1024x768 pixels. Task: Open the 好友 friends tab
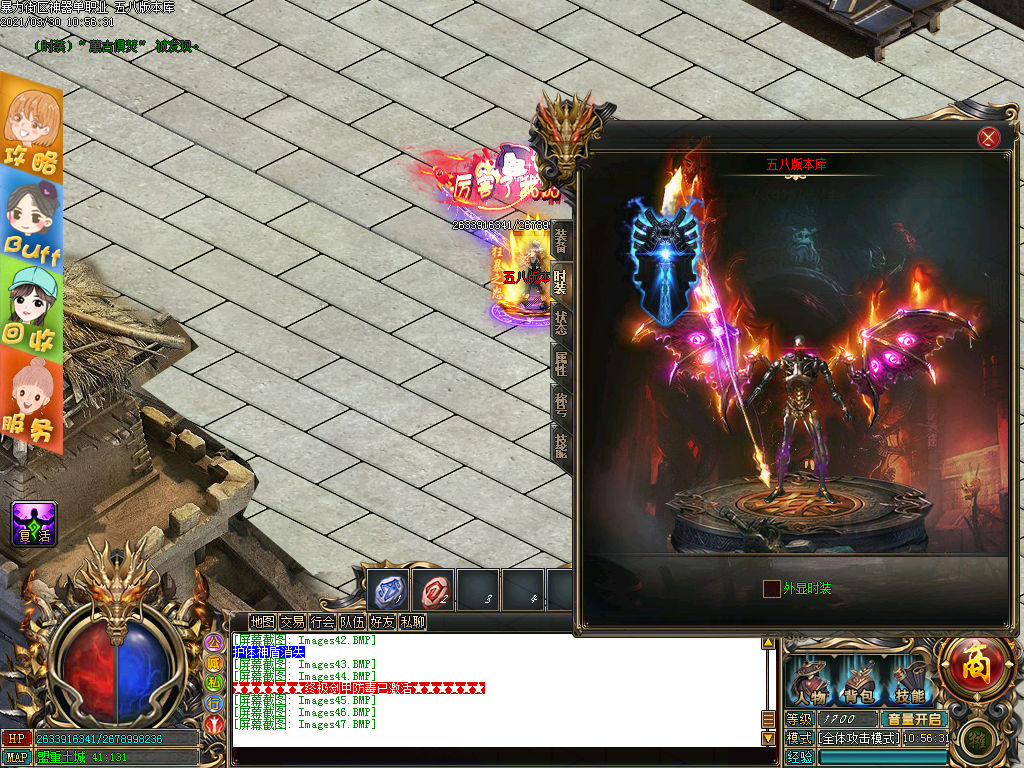point(382,621)
